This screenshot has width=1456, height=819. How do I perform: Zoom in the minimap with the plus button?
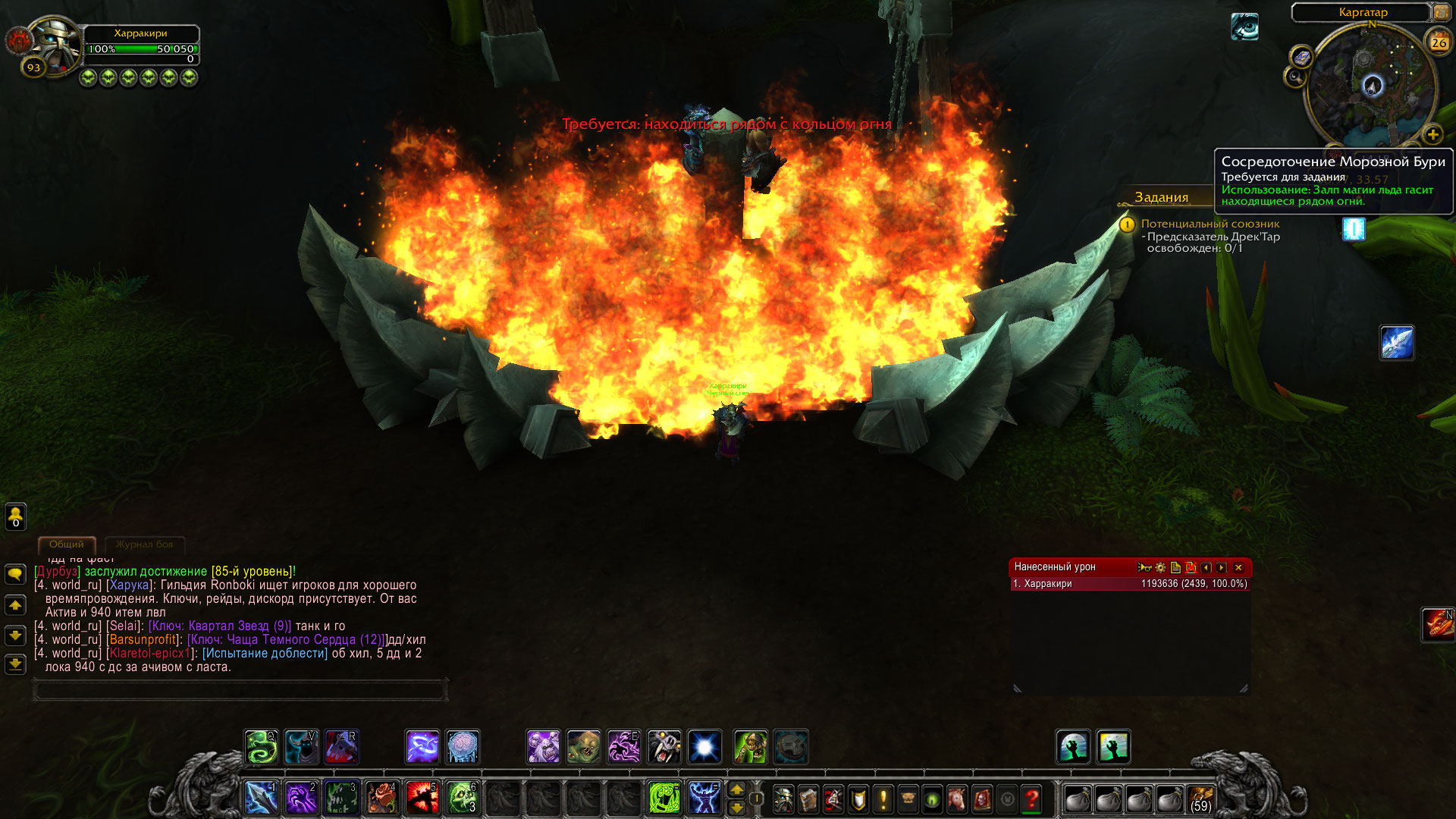1432,135
